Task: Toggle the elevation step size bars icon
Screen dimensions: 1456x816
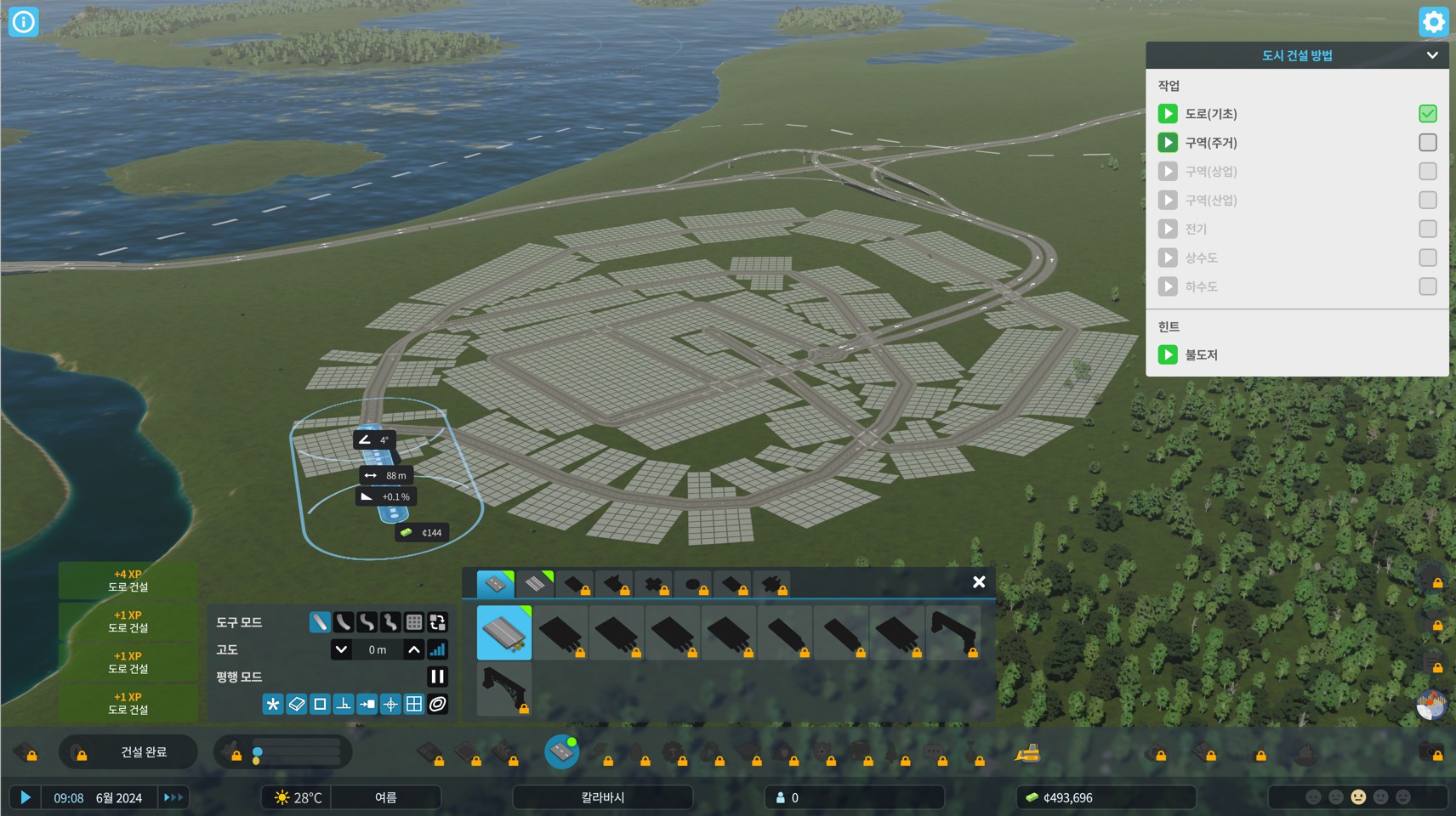Action: click(437, 649)
